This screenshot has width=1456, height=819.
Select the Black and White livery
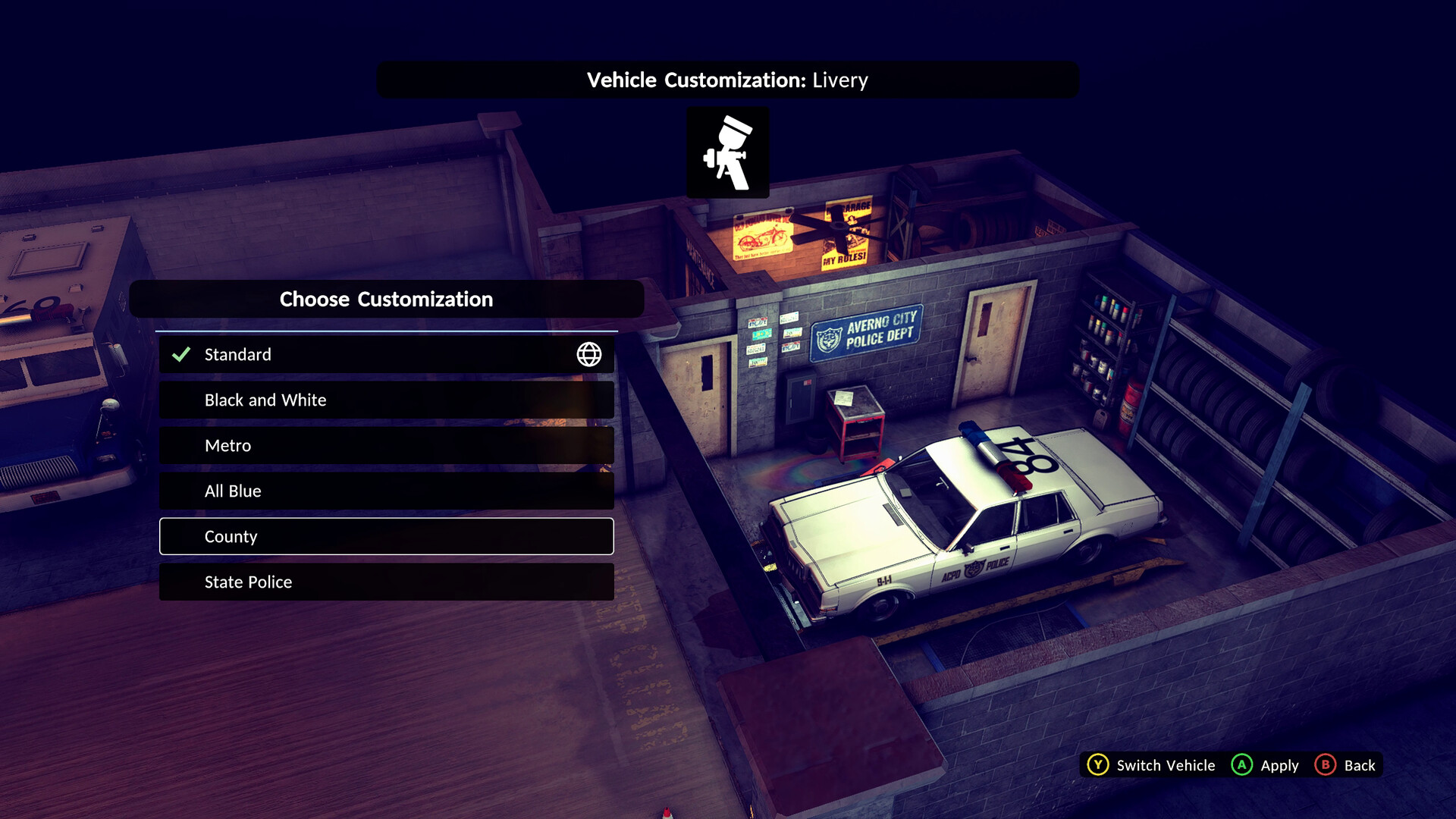tap(386, 400)
